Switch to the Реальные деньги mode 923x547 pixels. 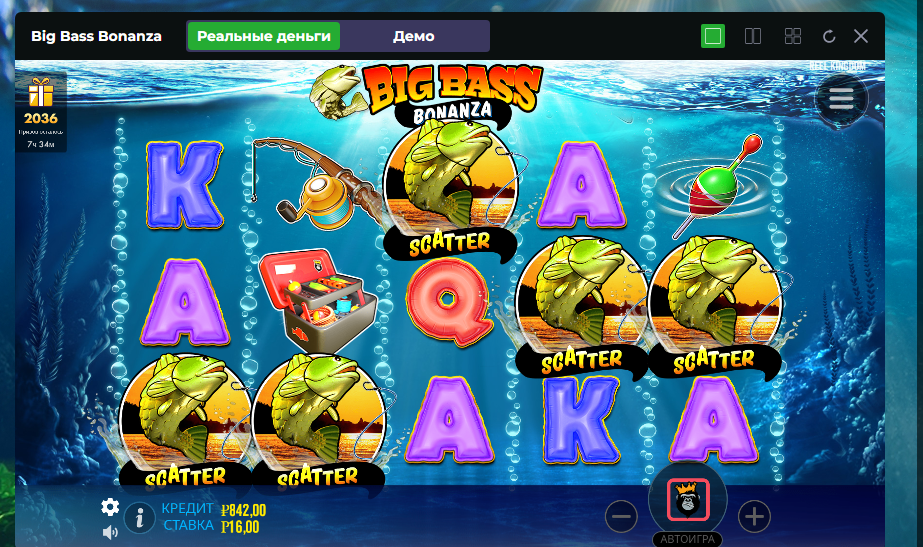click(264, 36)
